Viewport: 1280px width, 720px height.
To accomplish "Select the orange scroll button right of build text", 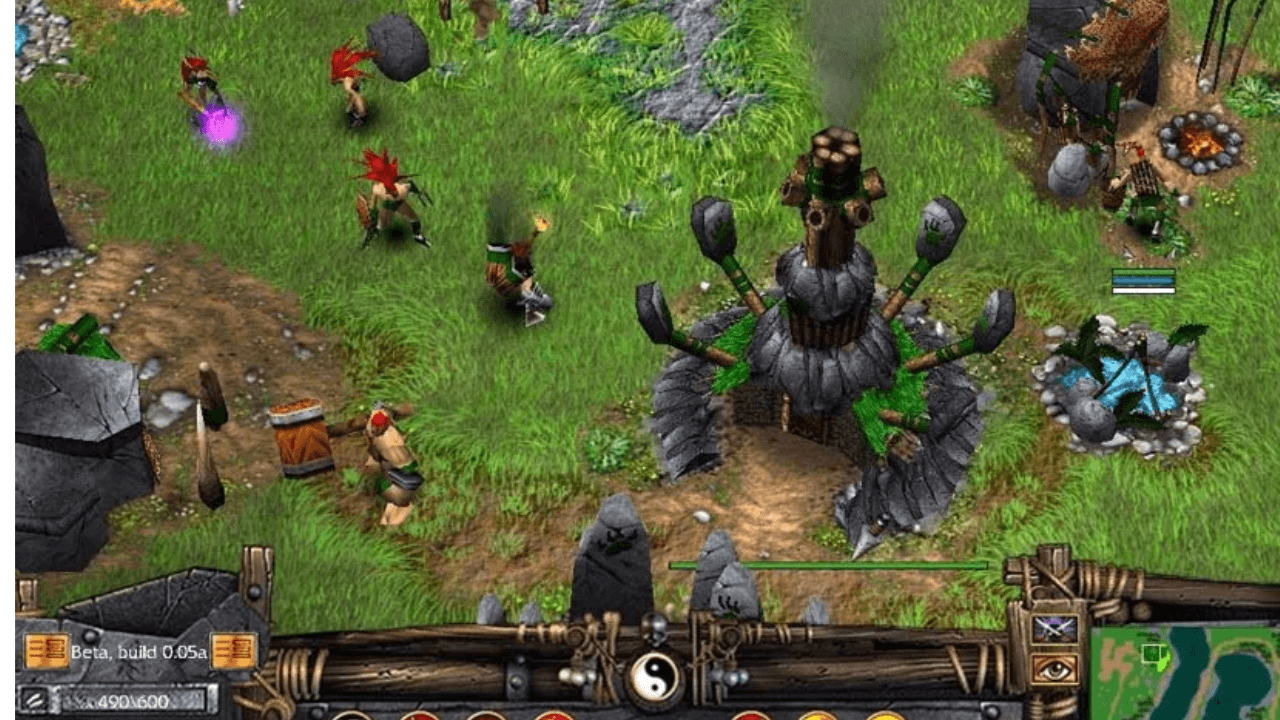I will coord(232,651).
